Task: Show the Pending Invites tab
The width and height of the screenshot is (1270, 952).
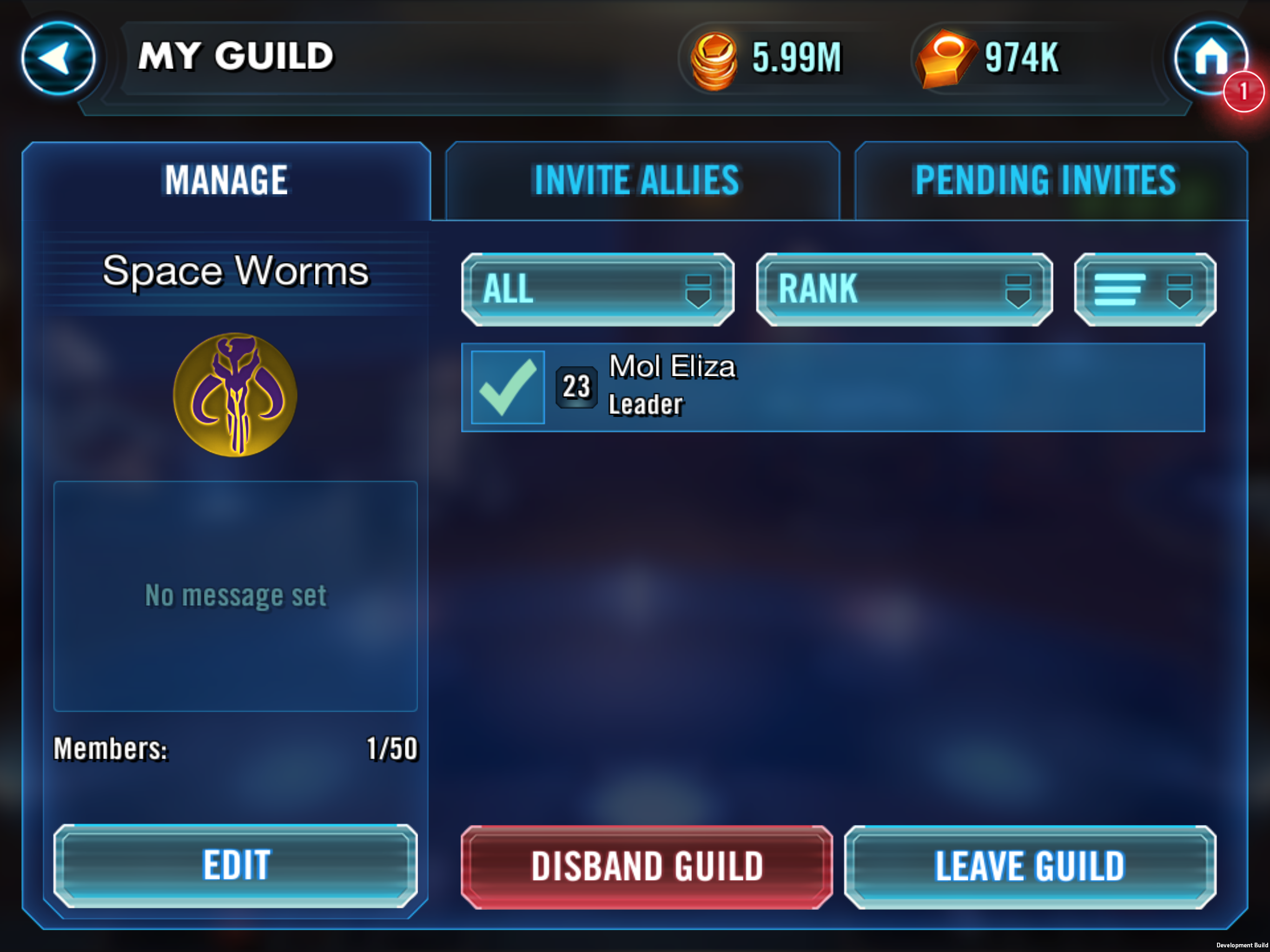Action: pos(1045,180)
